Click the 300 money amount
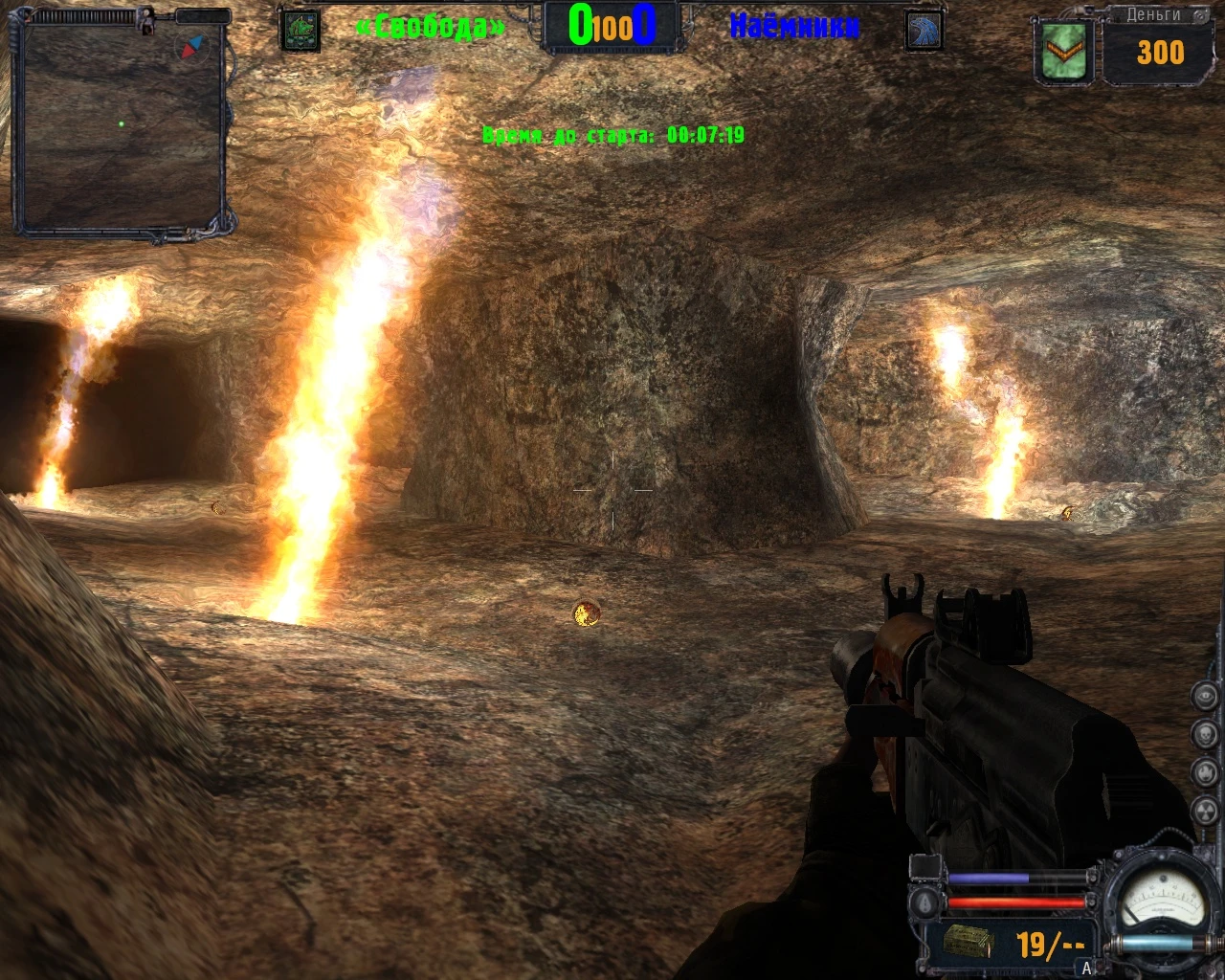1225x980 pixels. (1159, 53)
